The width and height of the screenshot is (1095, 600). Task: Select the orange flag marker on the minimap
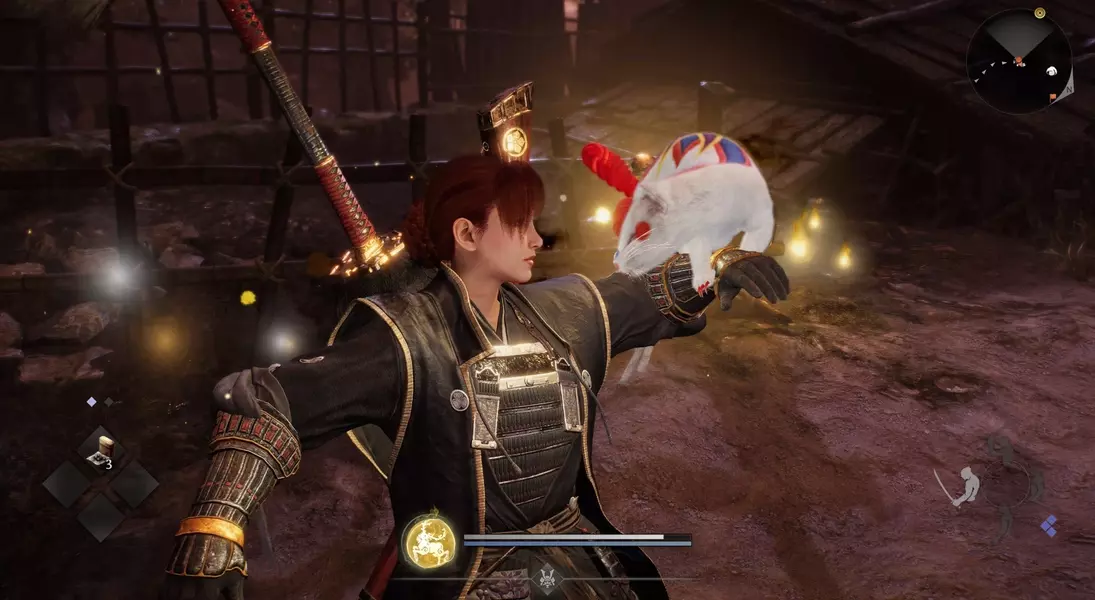[1053, 97]
